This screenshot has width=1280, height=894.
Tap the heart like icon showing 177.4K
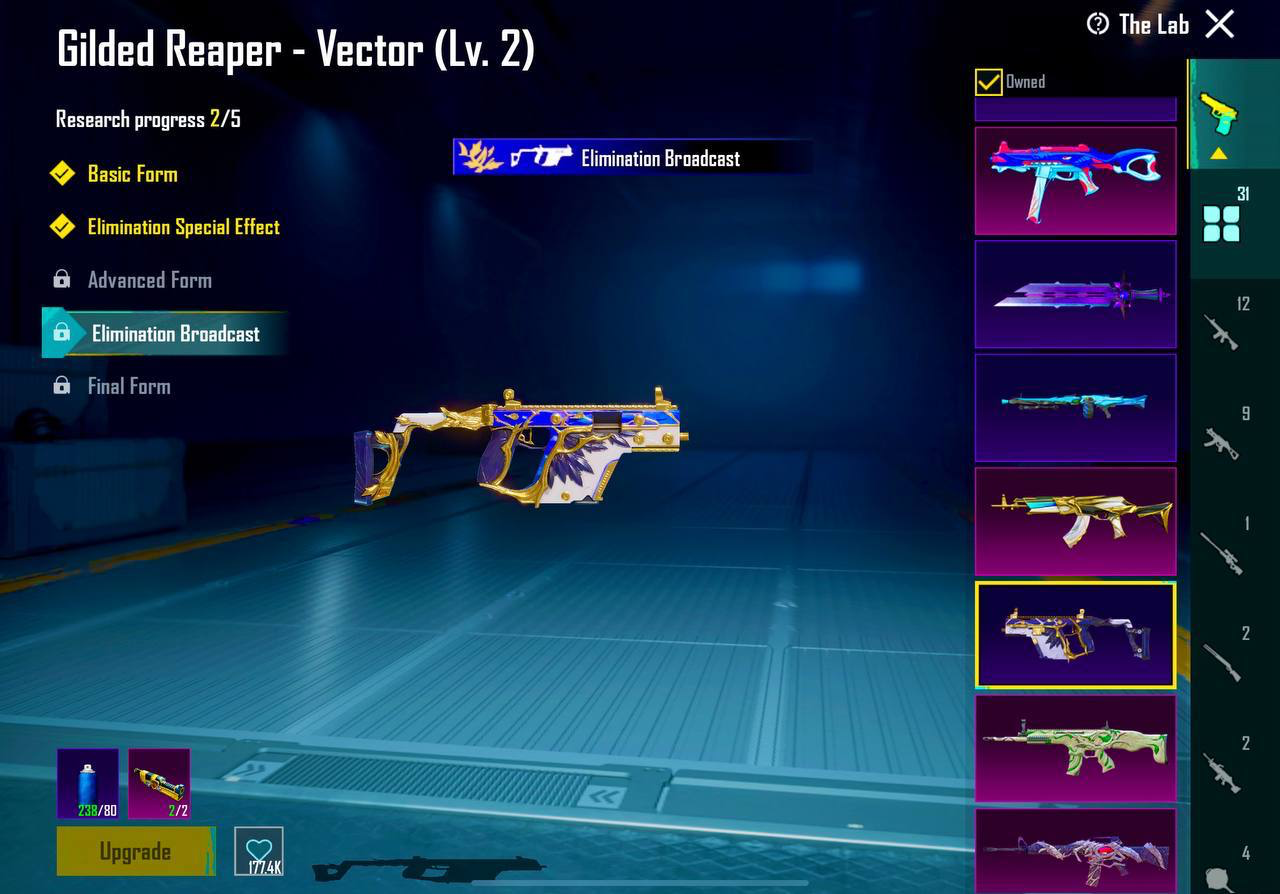coord(259,851)
